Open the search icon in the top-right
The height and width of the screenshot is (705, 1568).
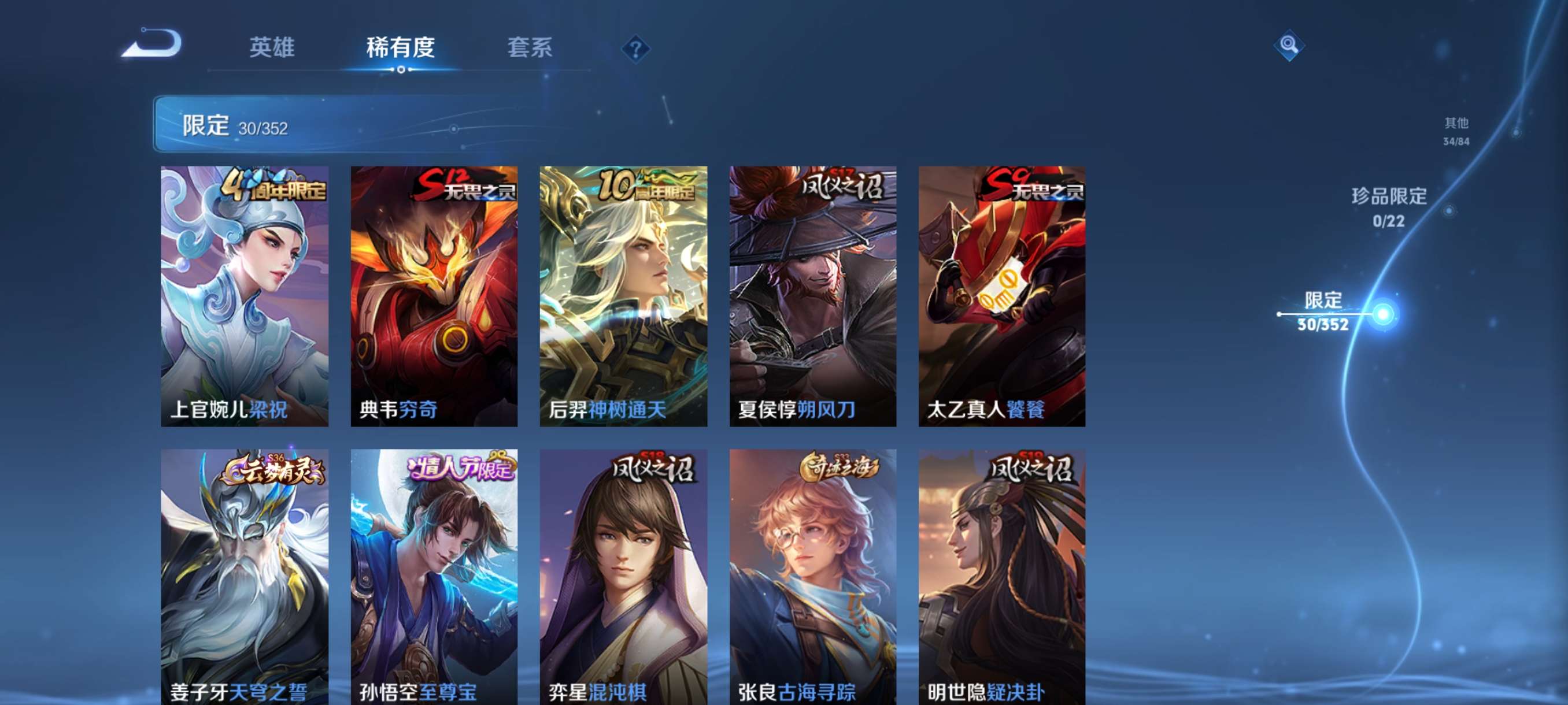pyautogui.click(x=1289, y=45)
